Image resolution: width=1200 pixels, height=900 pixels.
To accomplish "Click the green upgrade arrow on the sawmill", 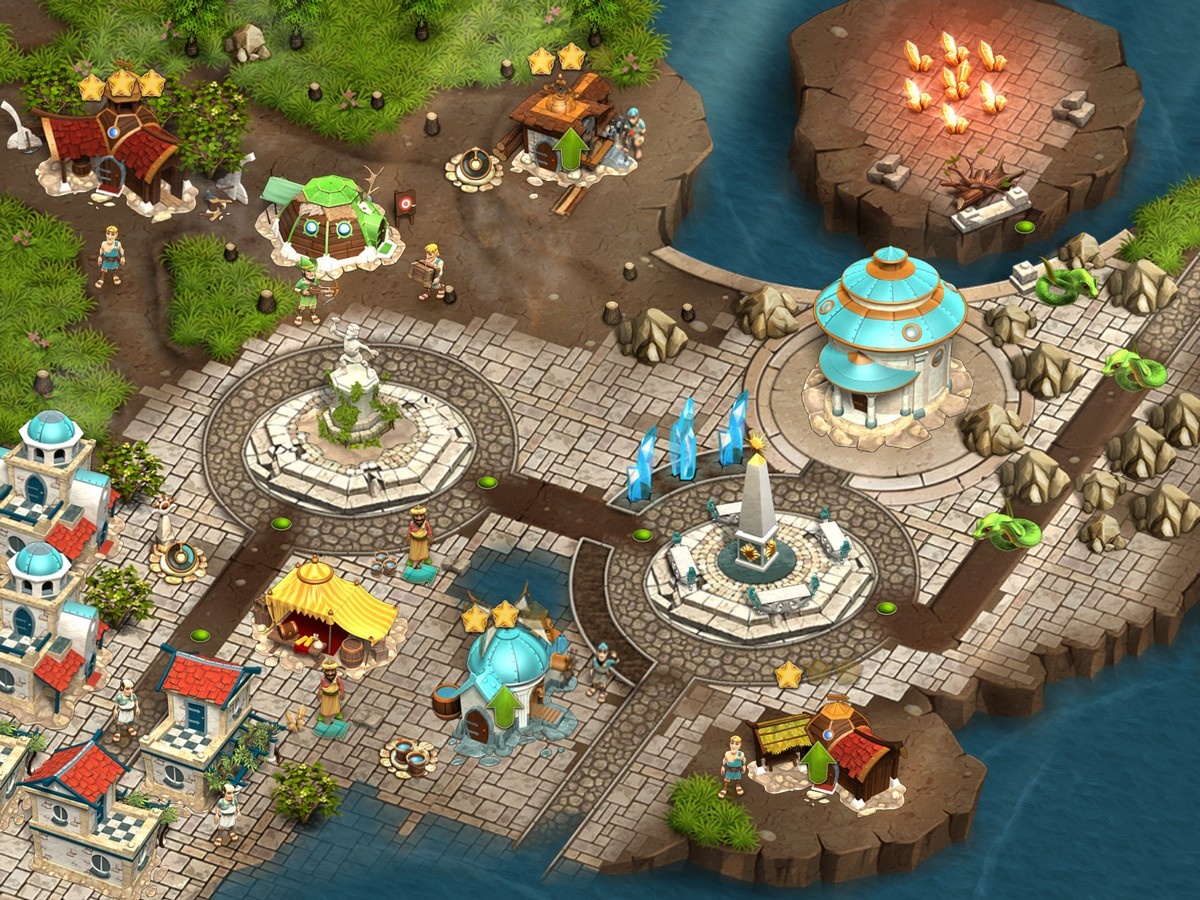I will click(571, 148).
